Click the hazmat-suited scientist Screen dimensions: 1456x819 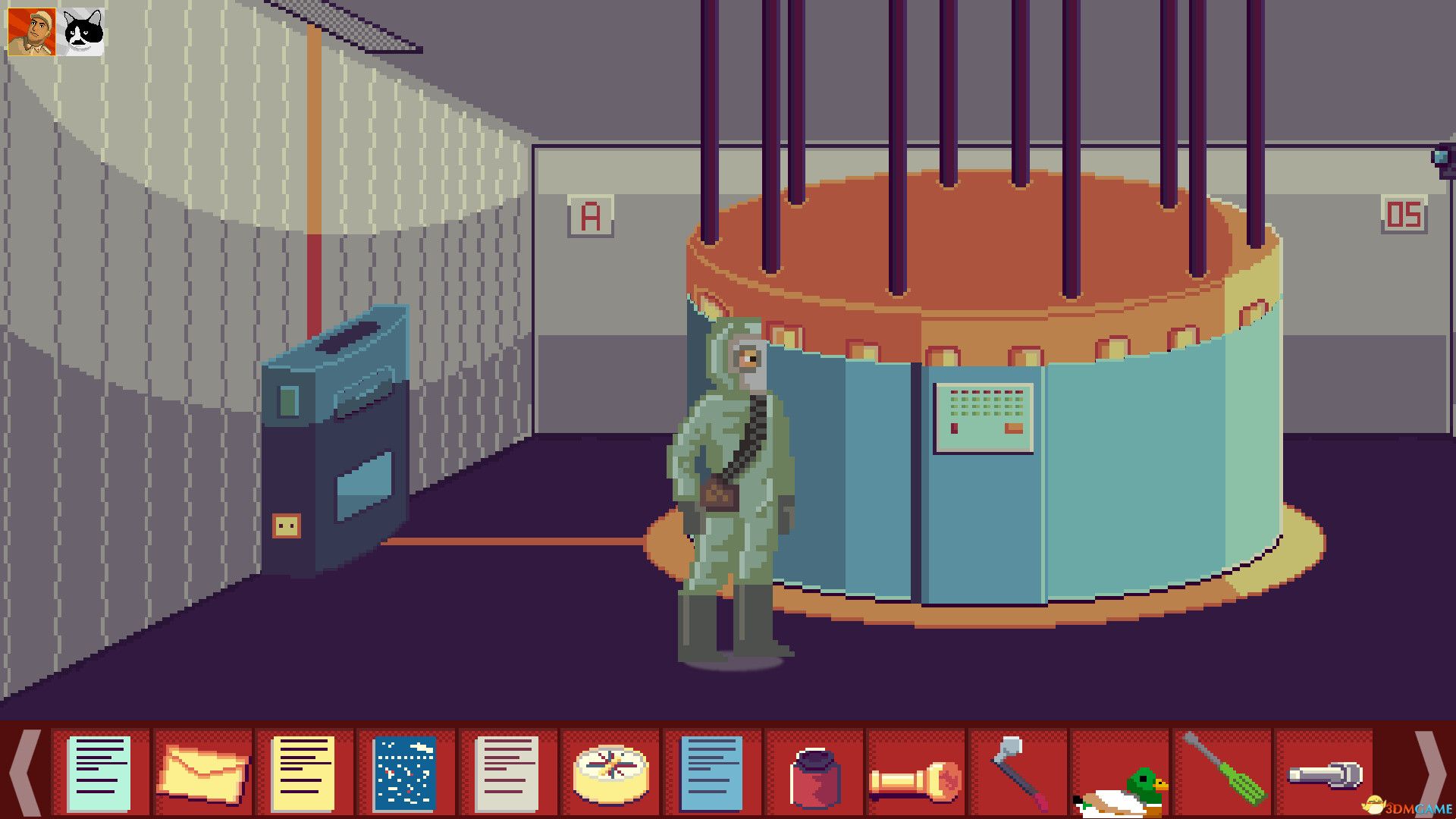[724, 493]
